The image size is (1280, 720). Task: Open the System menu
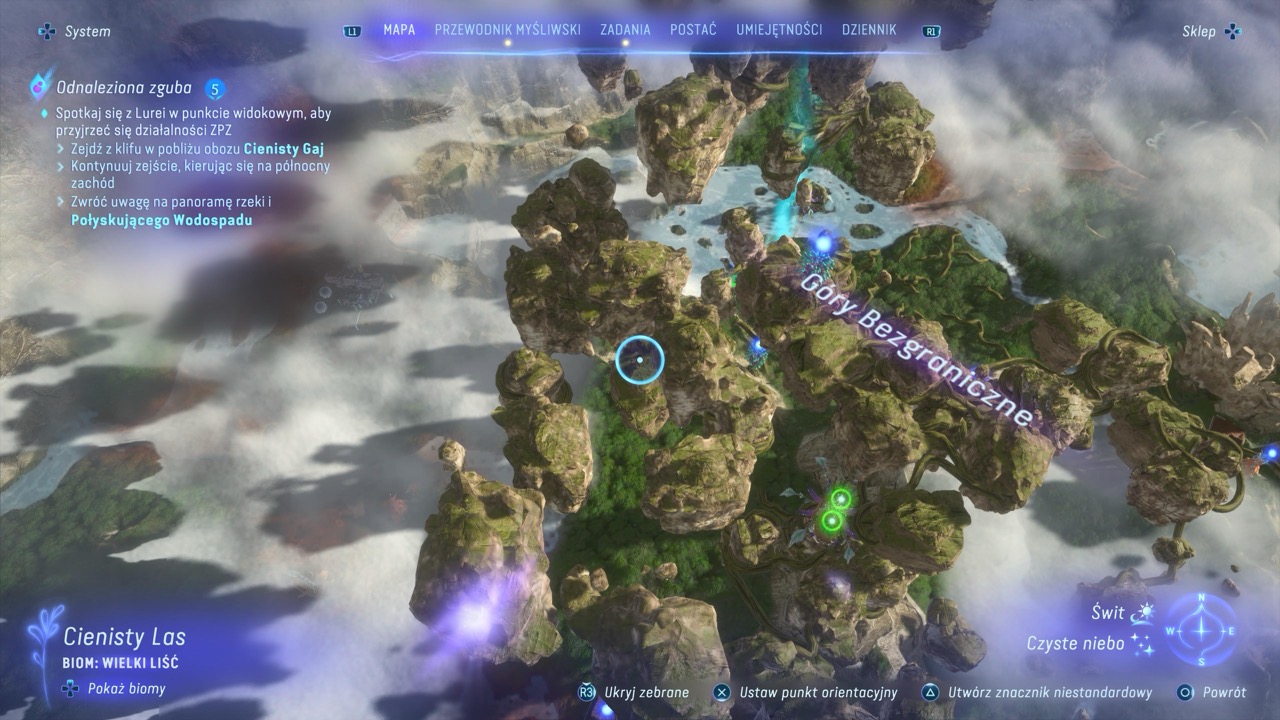(76, 32)
